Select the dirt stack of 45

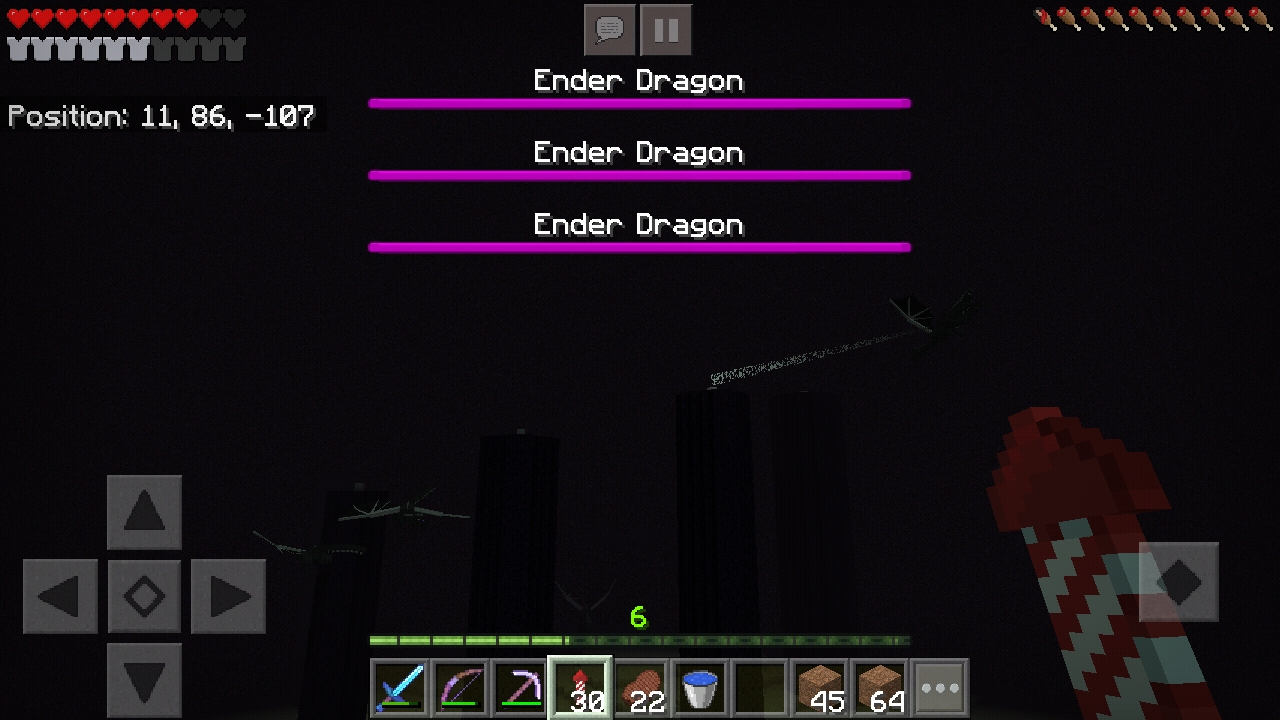tap(820, 687)
